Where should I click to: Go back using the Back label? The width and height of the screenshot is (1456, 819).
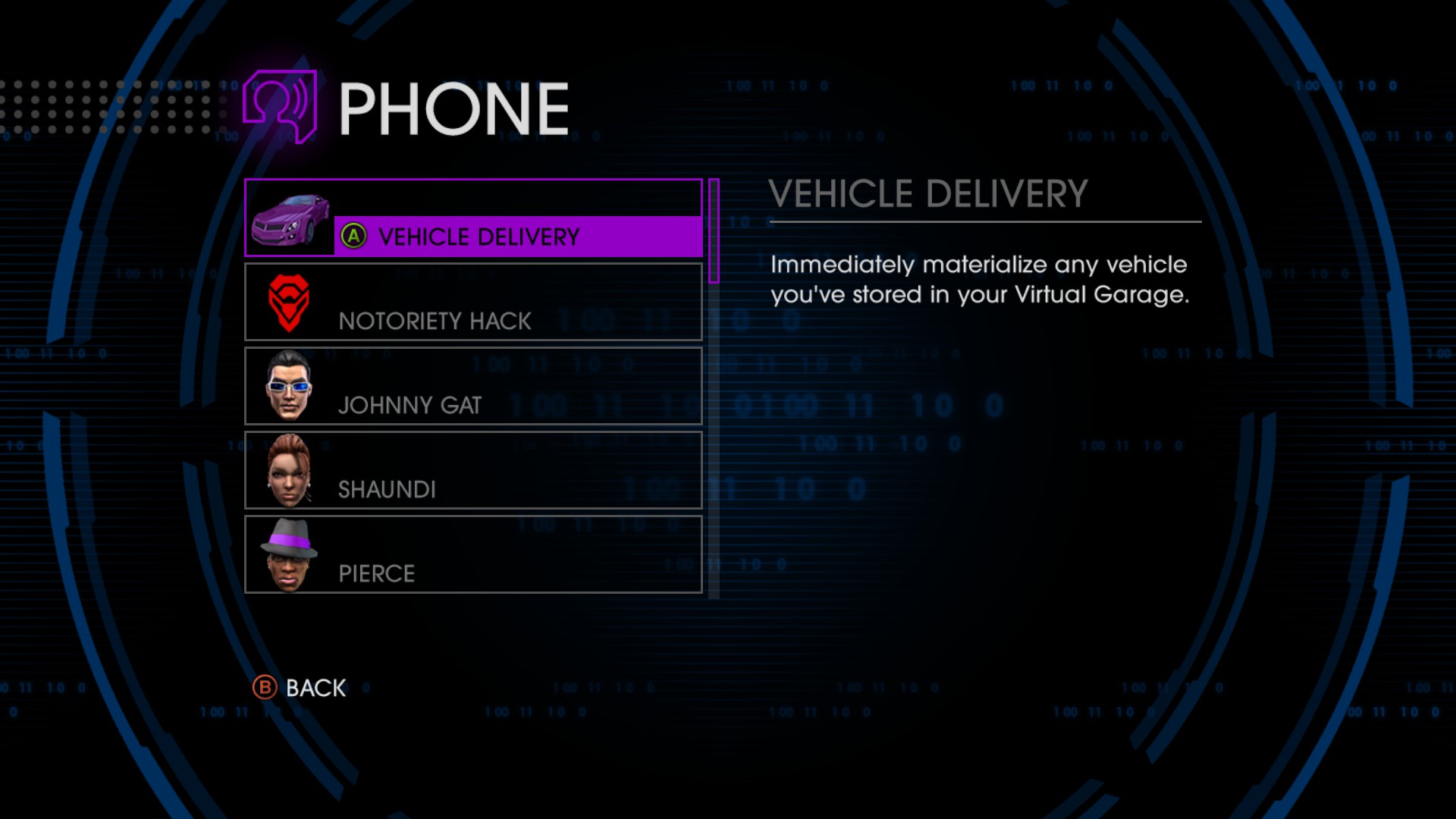click(315, 688)
